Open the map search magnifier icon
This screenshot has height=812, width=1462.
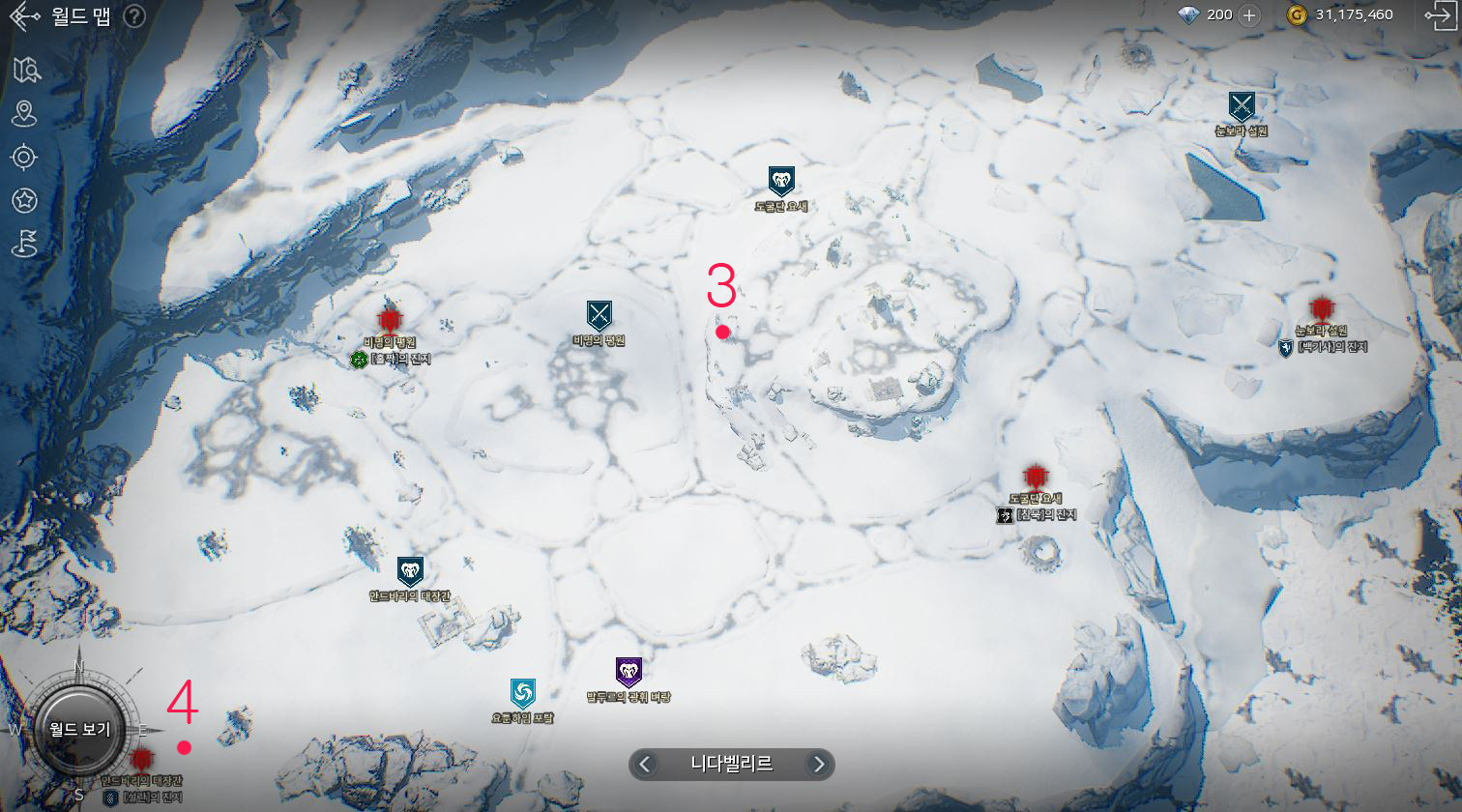(25, 70)
